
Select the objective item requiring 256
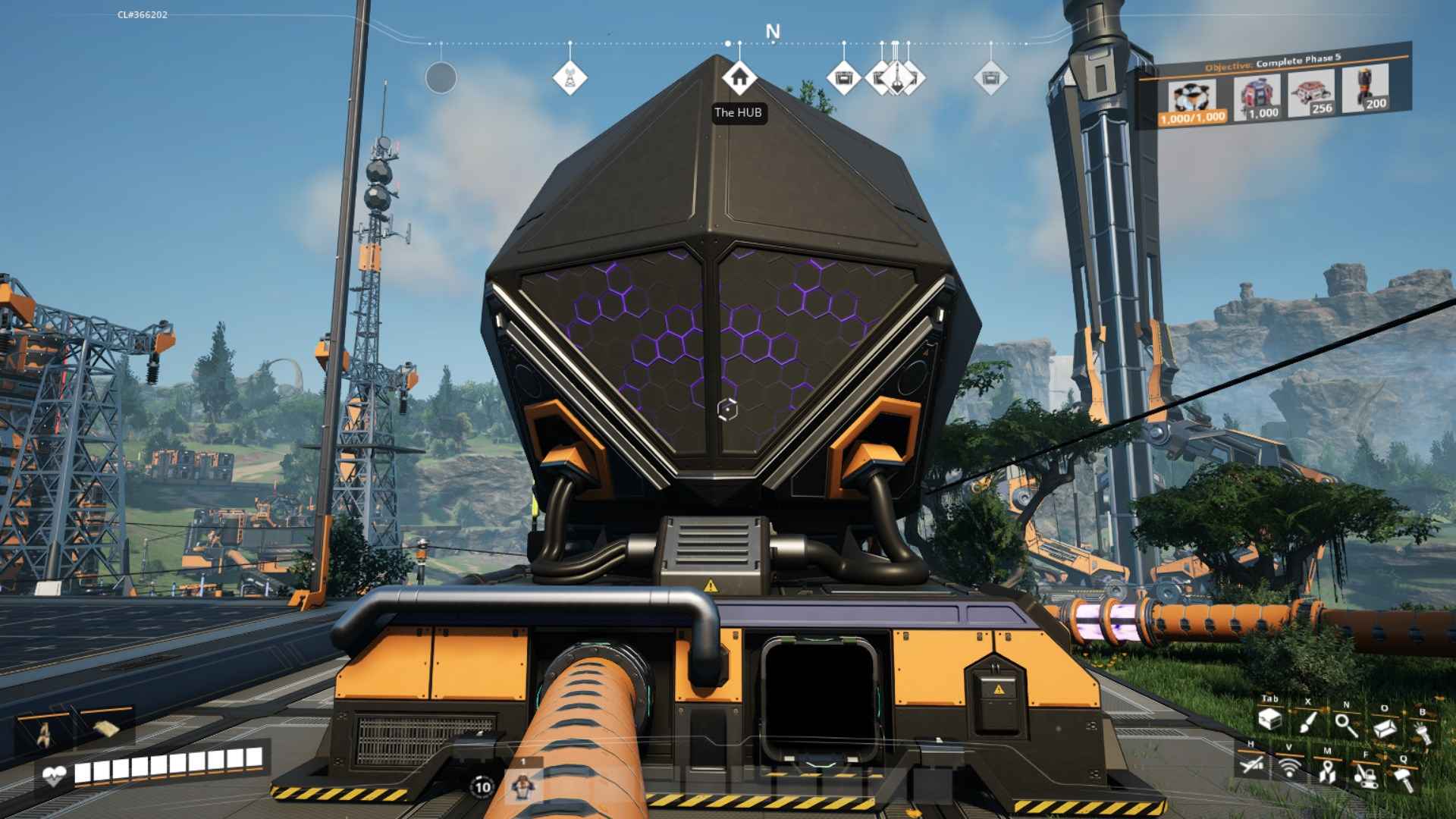pyautogui.click(x=1310, y=93)
